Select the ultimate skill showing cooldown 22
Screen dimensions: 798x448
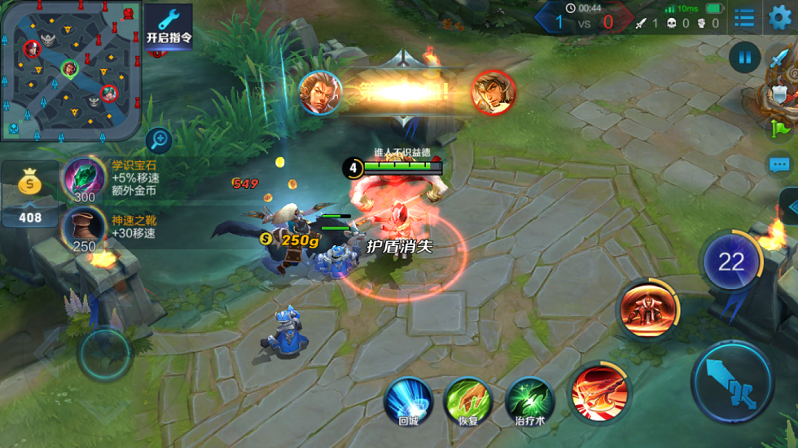pos(731,262)
